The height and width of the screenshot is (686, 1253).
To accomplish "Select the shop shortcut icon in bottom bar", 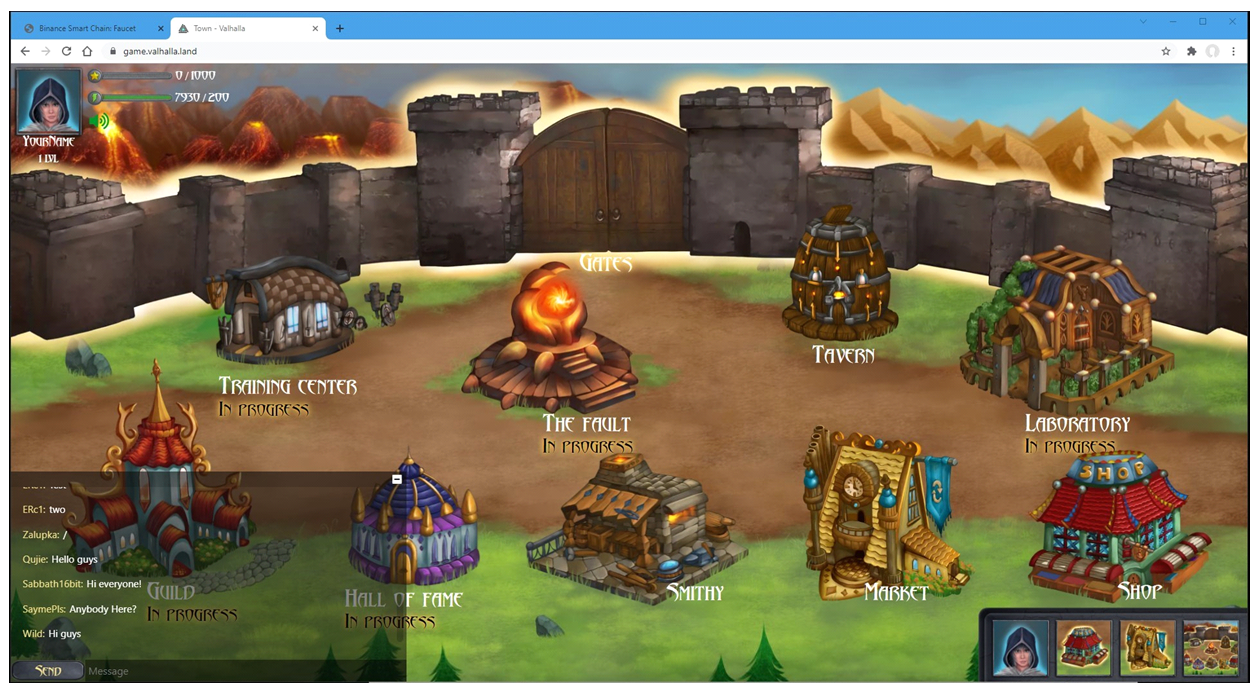I will point(1084,648).
